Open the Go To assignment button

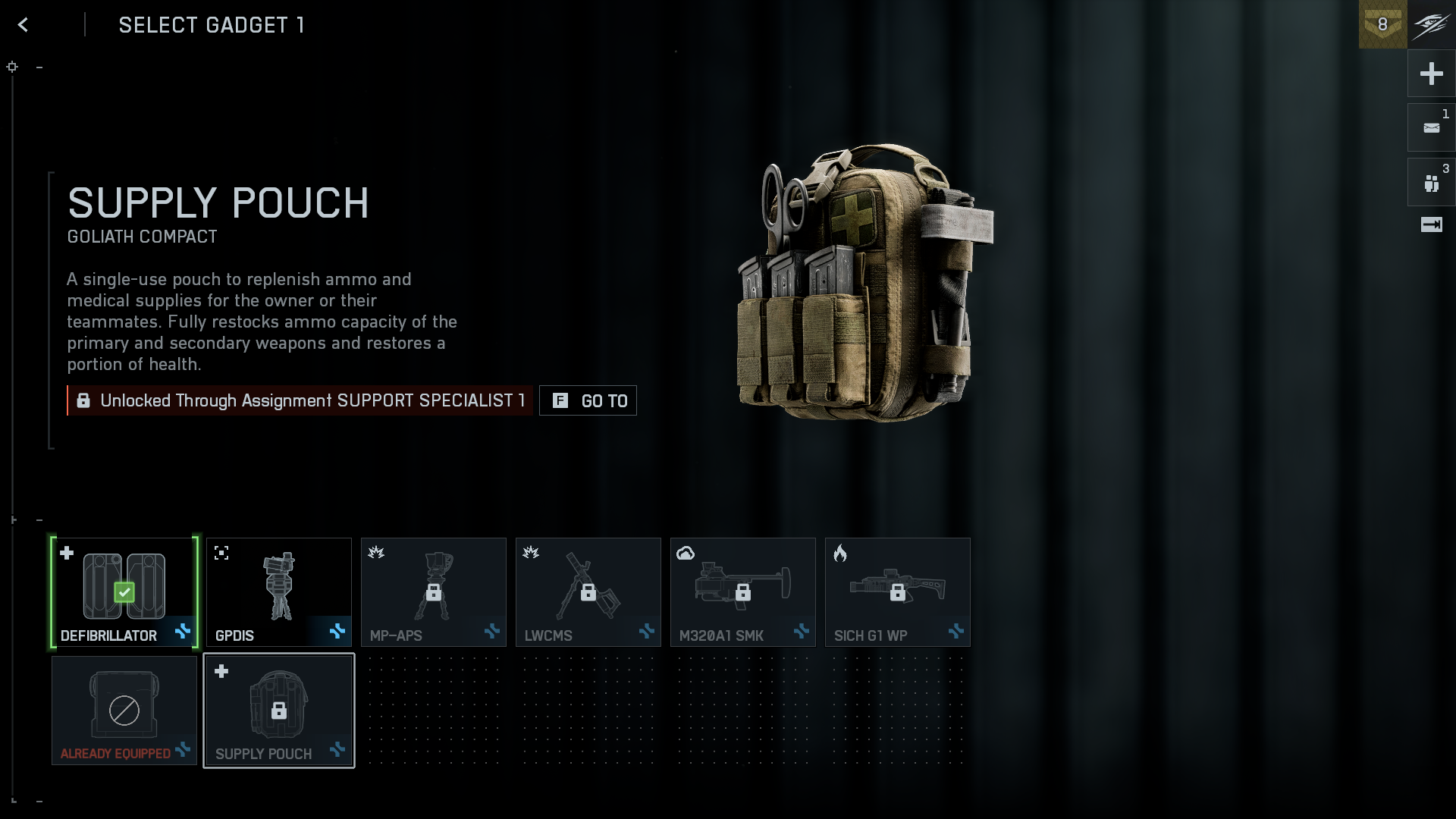point(588,400)
